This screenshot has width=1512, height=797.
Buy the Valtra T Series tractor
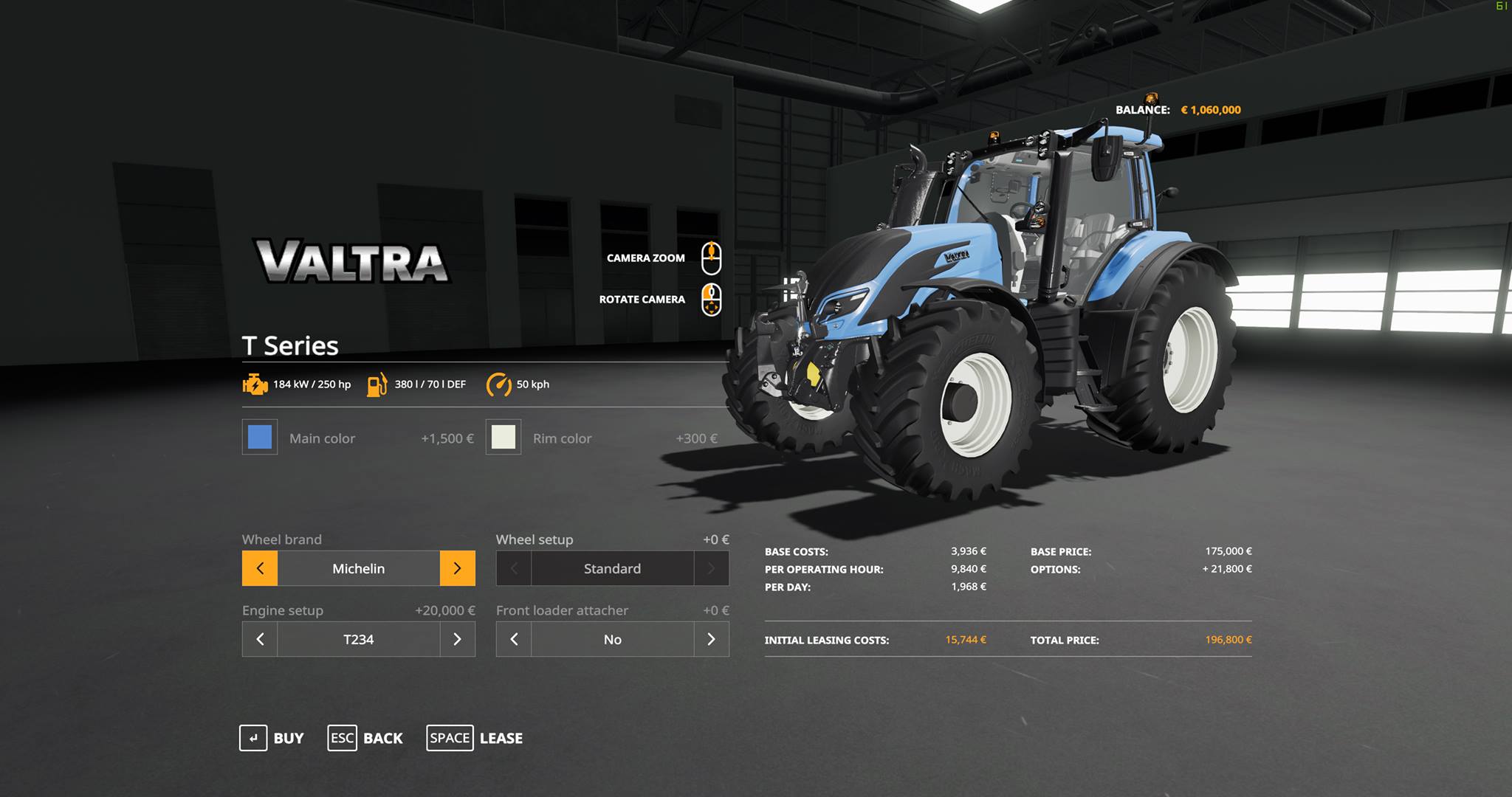(271, 738)
